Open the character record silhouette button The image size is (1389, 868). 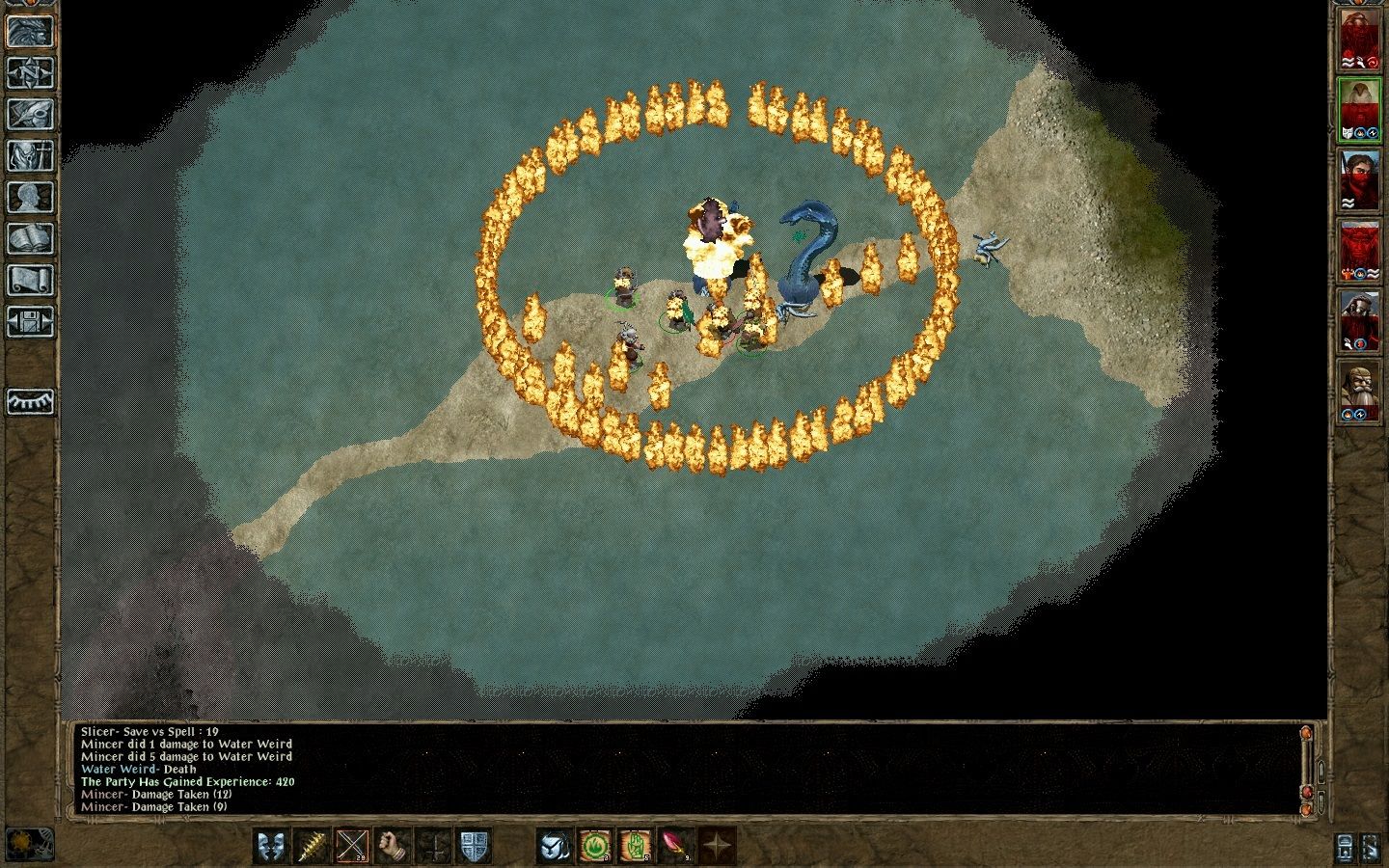click(30, 197)
